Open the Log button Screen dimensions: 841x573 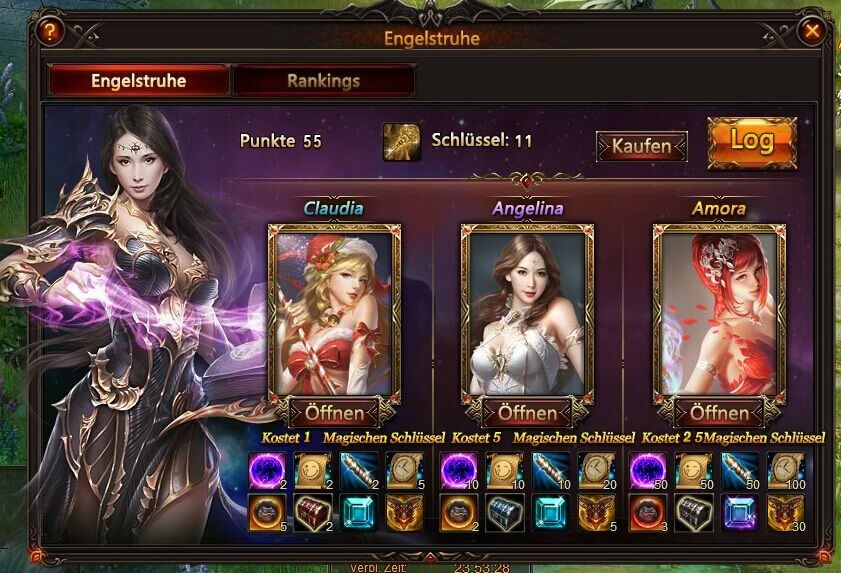(x=751, y=142)
